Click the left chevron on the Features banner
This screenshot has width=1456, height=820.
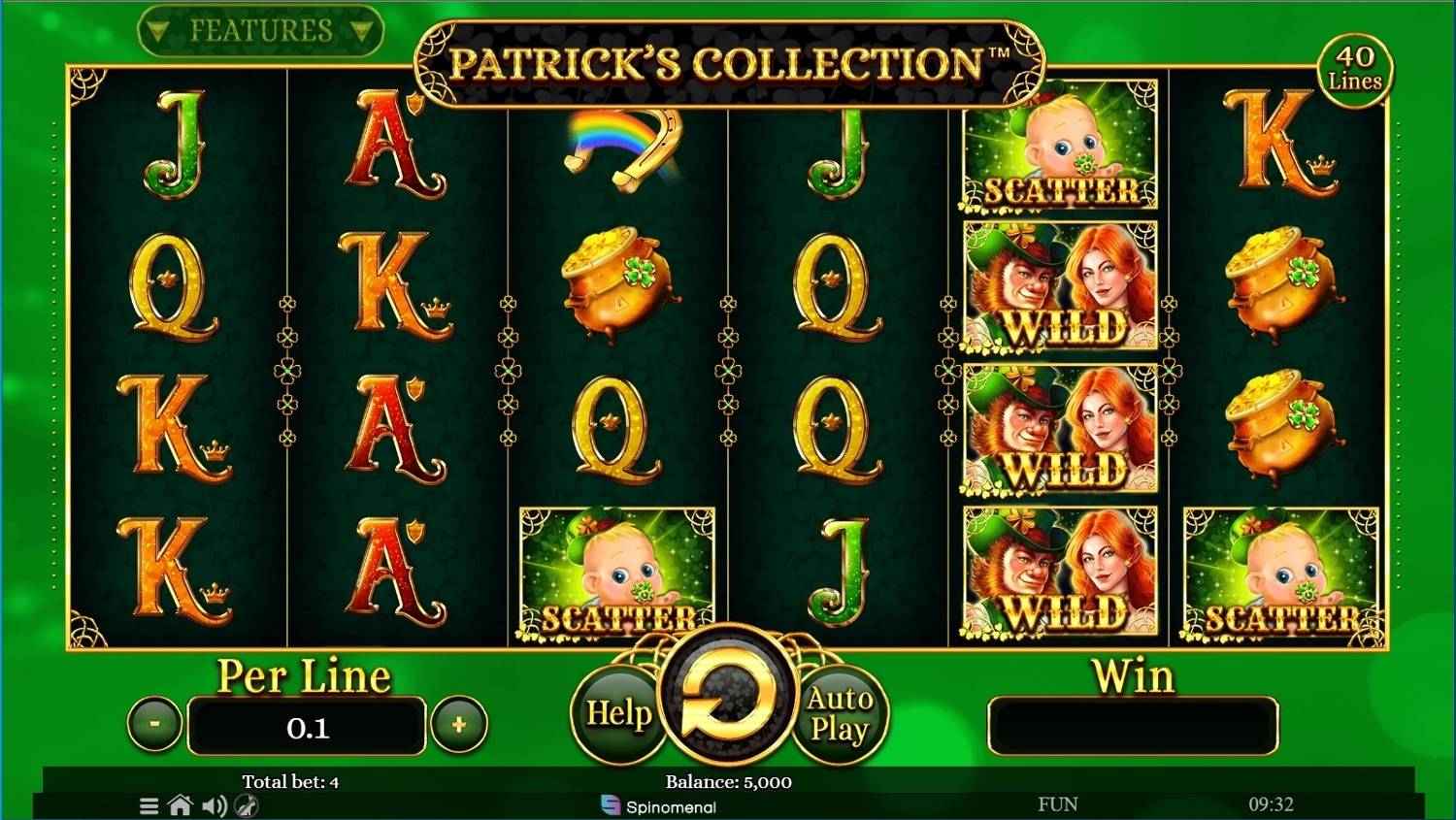[158, 29]
